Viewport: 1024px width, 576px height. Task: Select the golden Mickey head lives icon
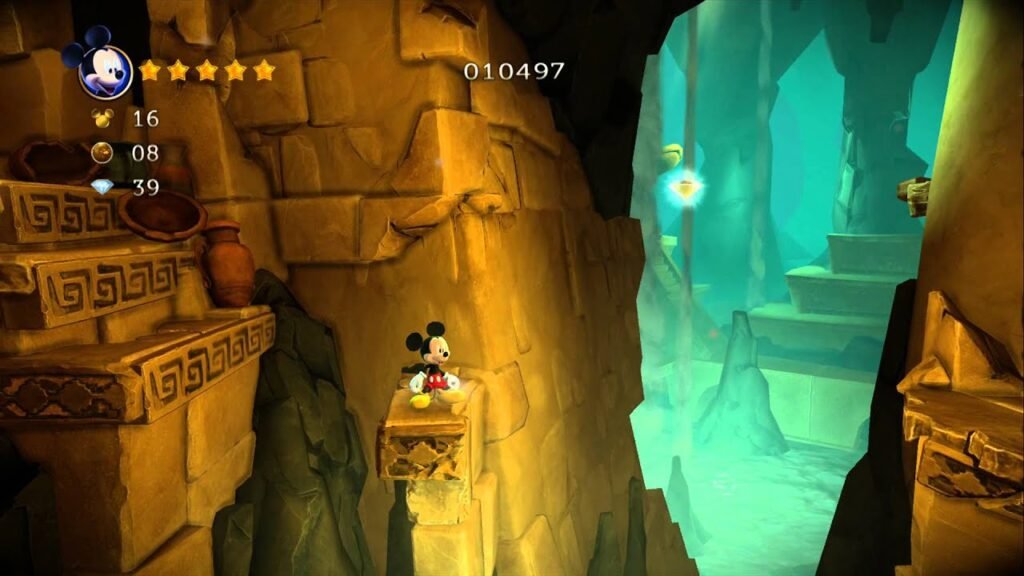[103, 118]
